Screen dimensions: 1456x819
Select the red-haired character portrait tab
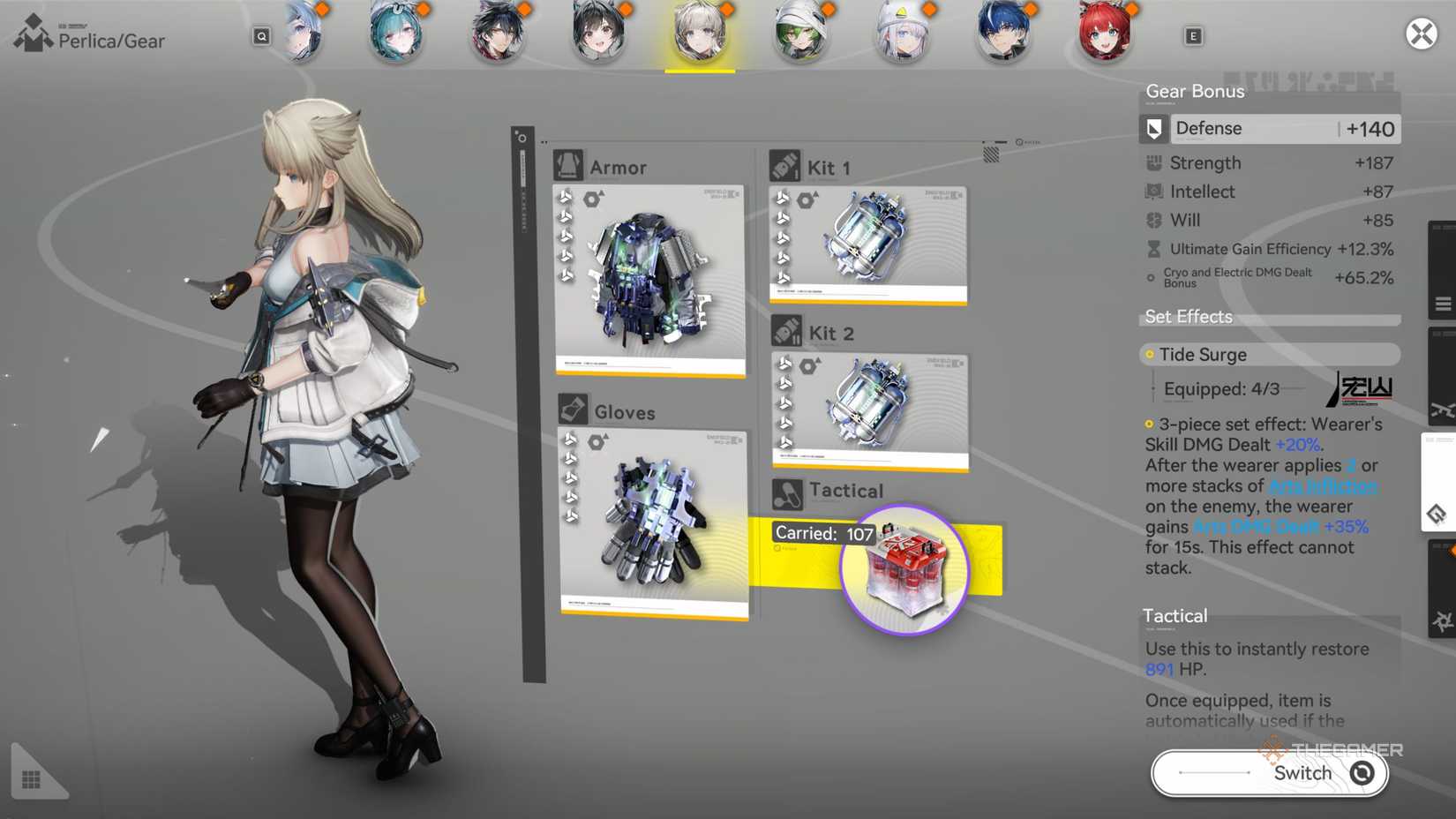pos(1106,34)
